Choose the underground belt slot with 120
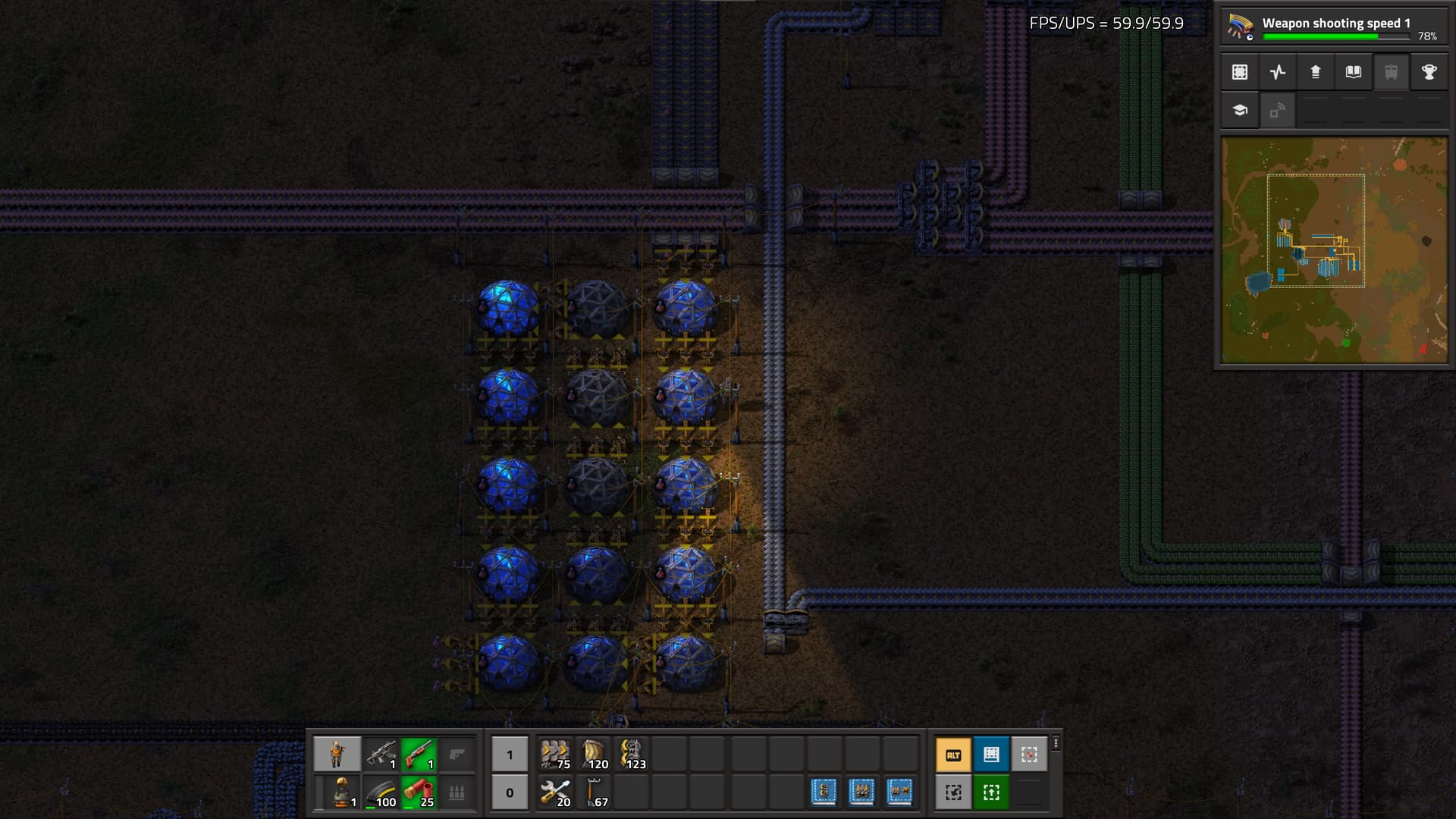The height and width of the screenshot is (819, 1456). tap(593, 755)
